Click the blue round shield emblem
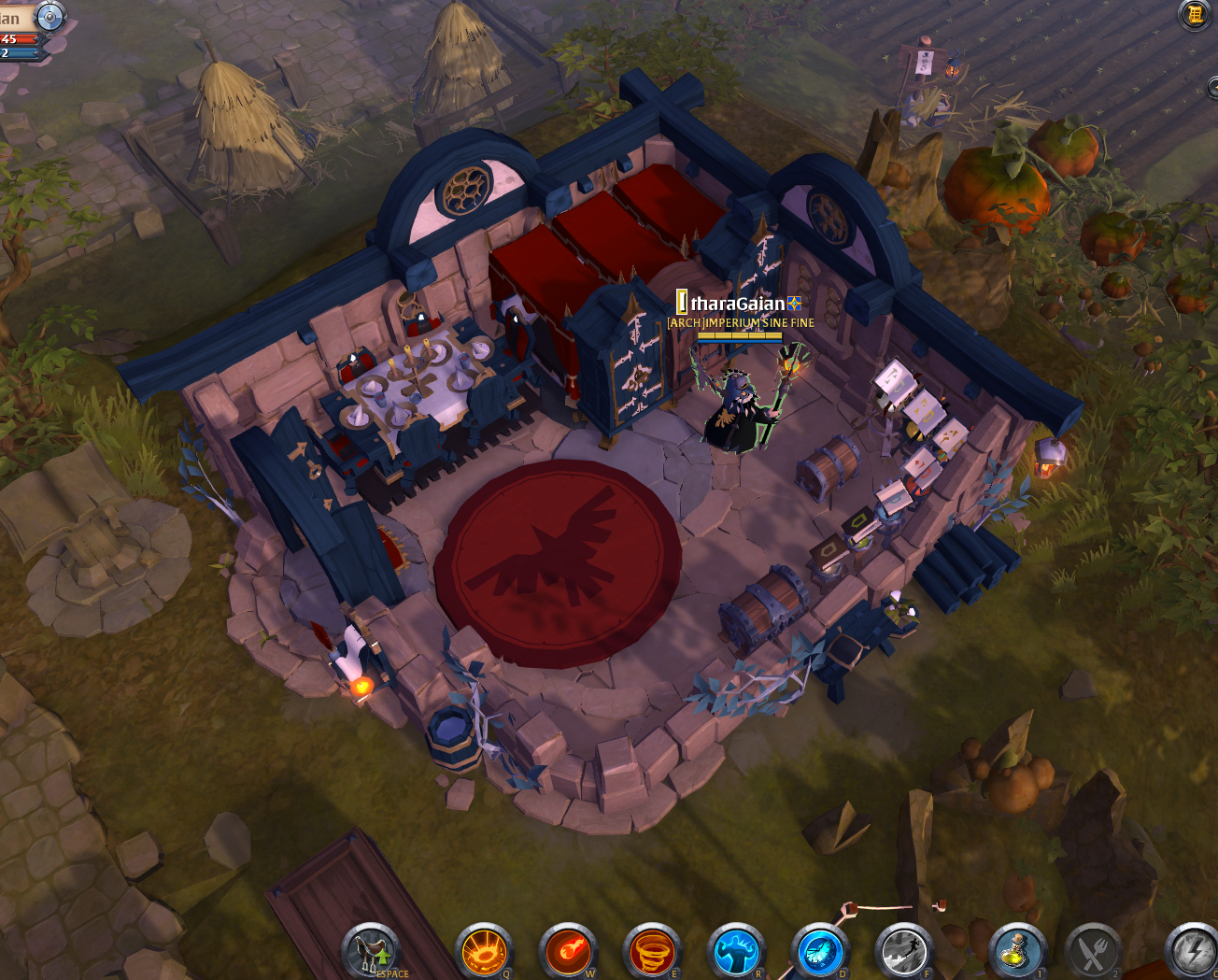Image resolution: width=1218 pixels, height=980 pixels. tap(49, 16)
